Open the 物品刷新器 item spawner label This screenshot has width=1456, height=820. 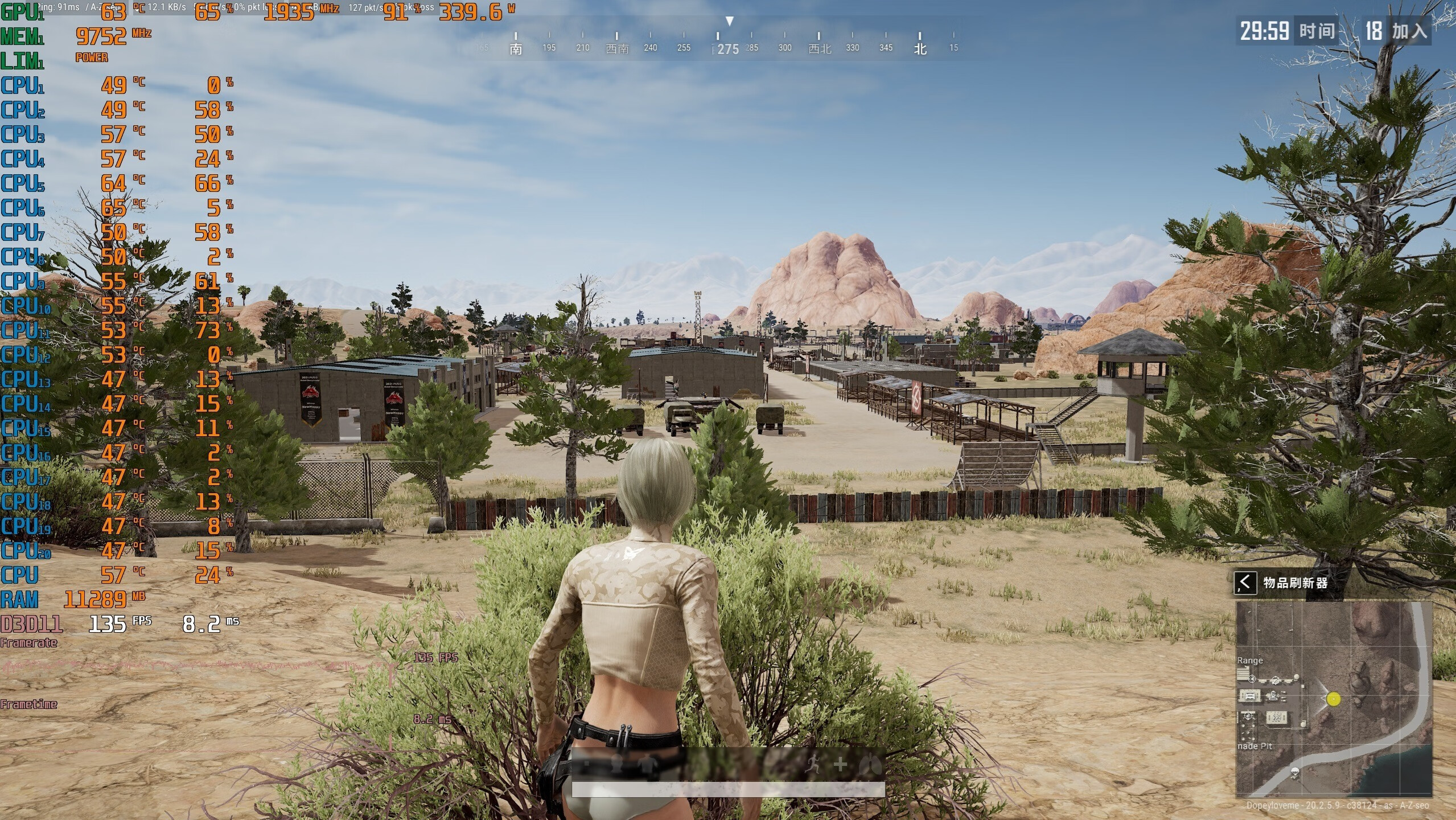click(1295, 583)
